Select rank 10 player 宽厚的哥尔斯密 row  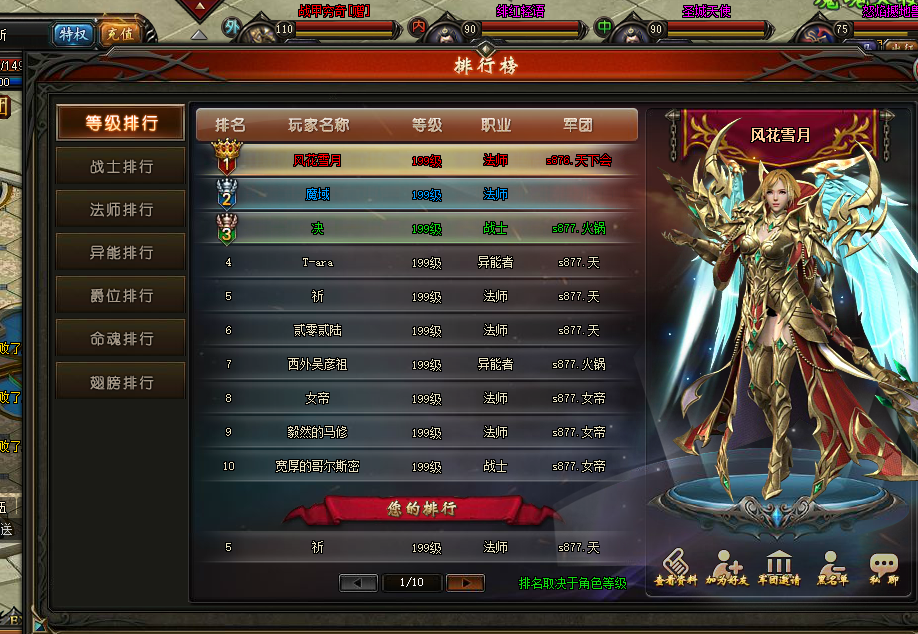[x=416, y=467]
